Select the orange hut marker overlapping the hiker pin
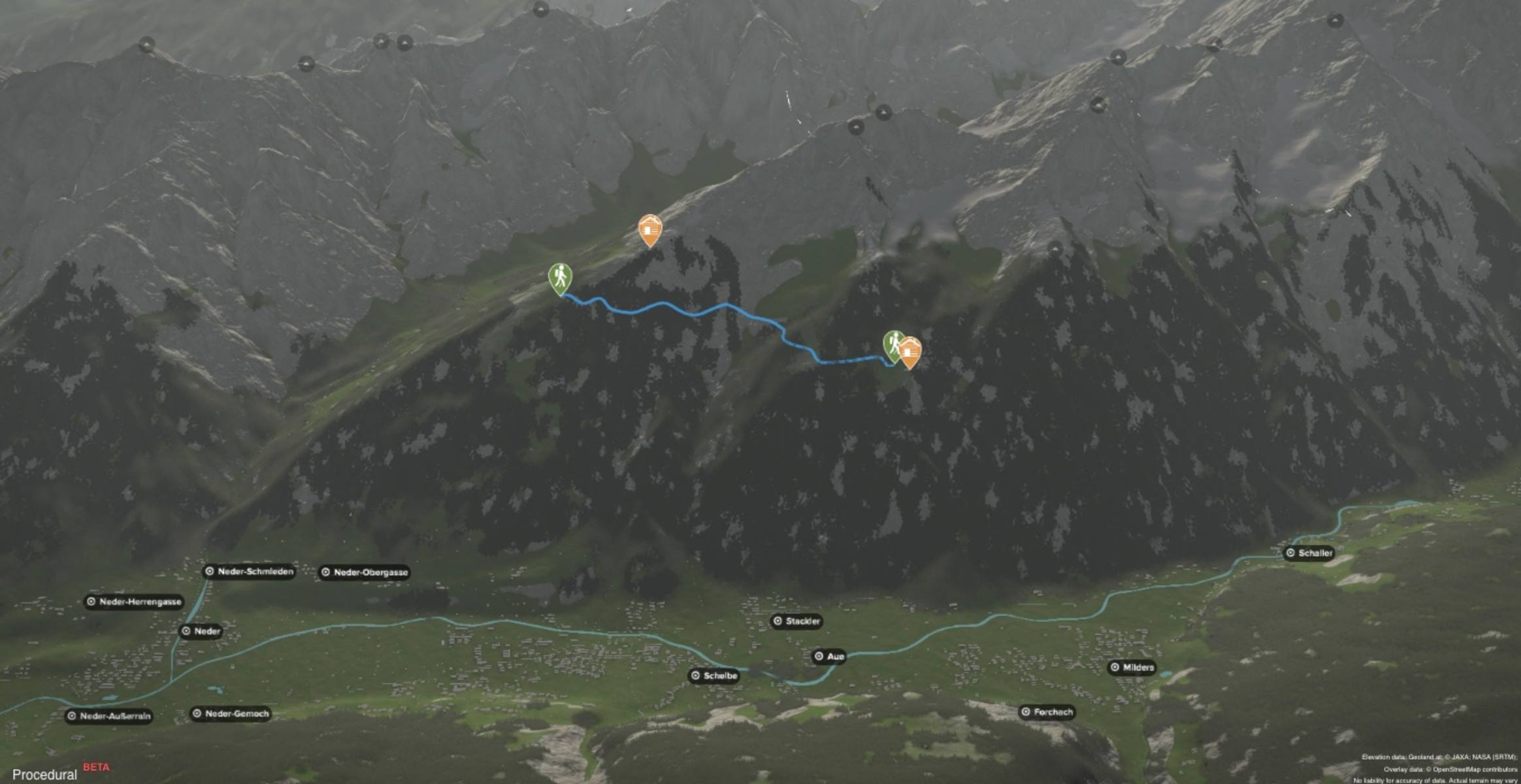 pyautogui.click(x=910, y=352)
